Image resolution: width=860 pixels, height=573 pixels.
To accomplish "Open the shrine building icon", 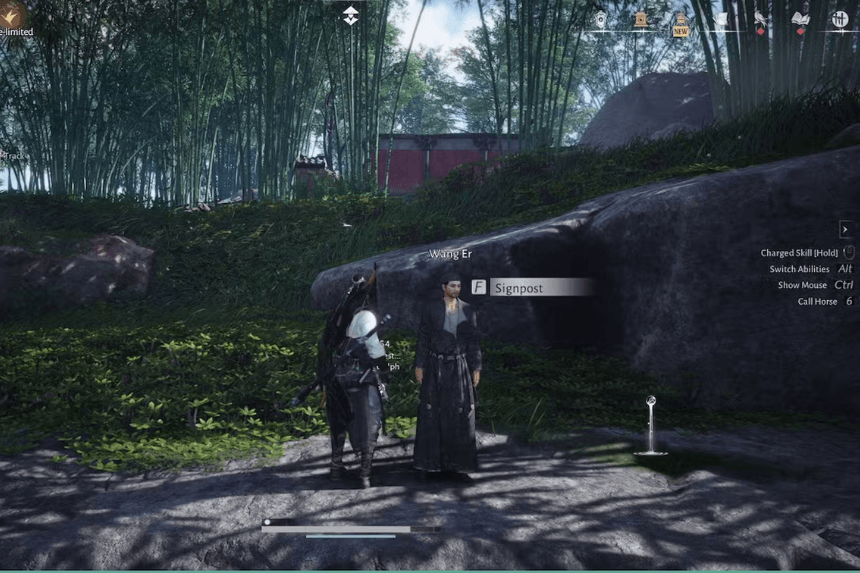I will pos(640,19).
